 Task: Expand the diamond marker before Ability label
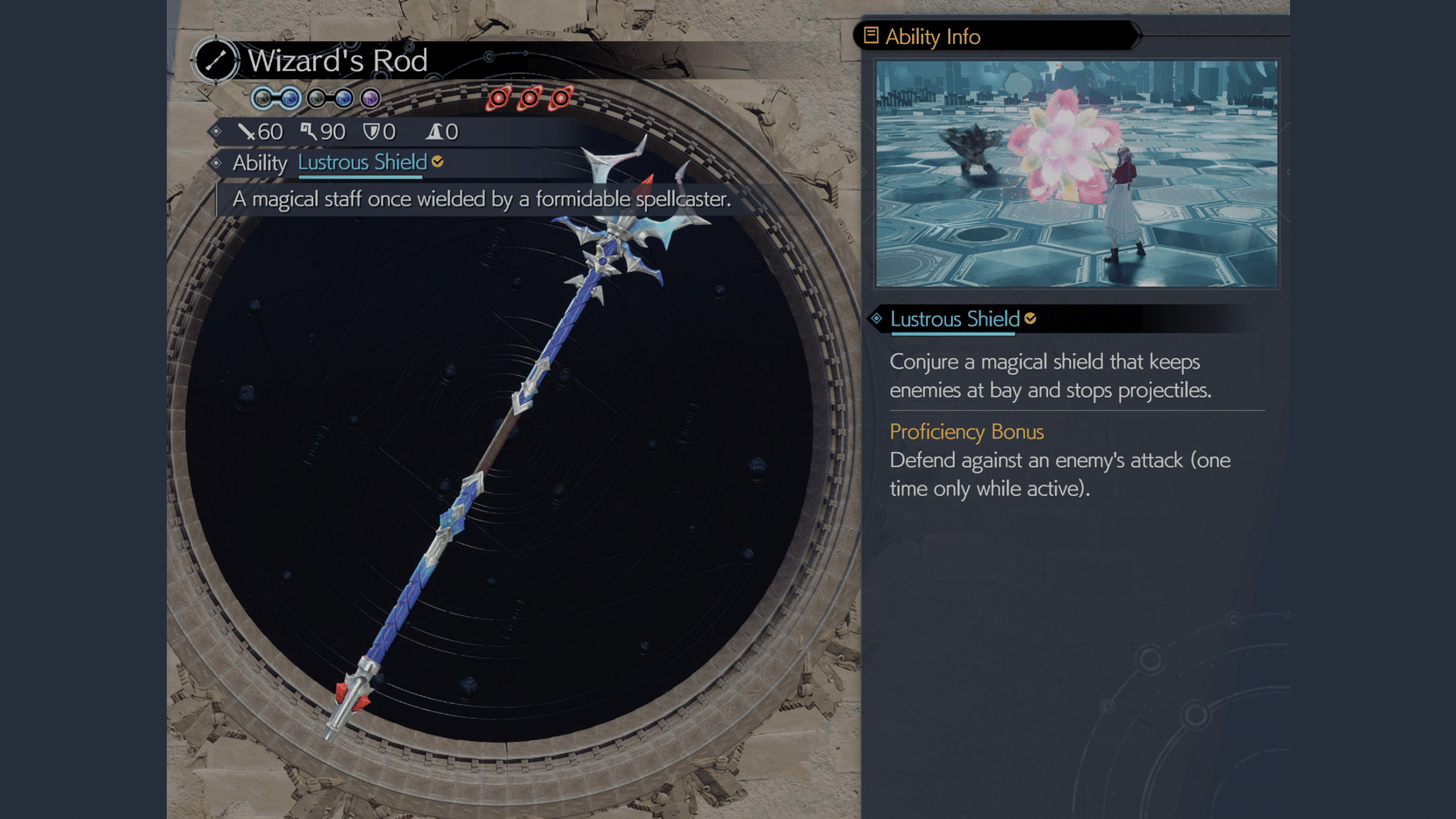click(x=217, y=162)
